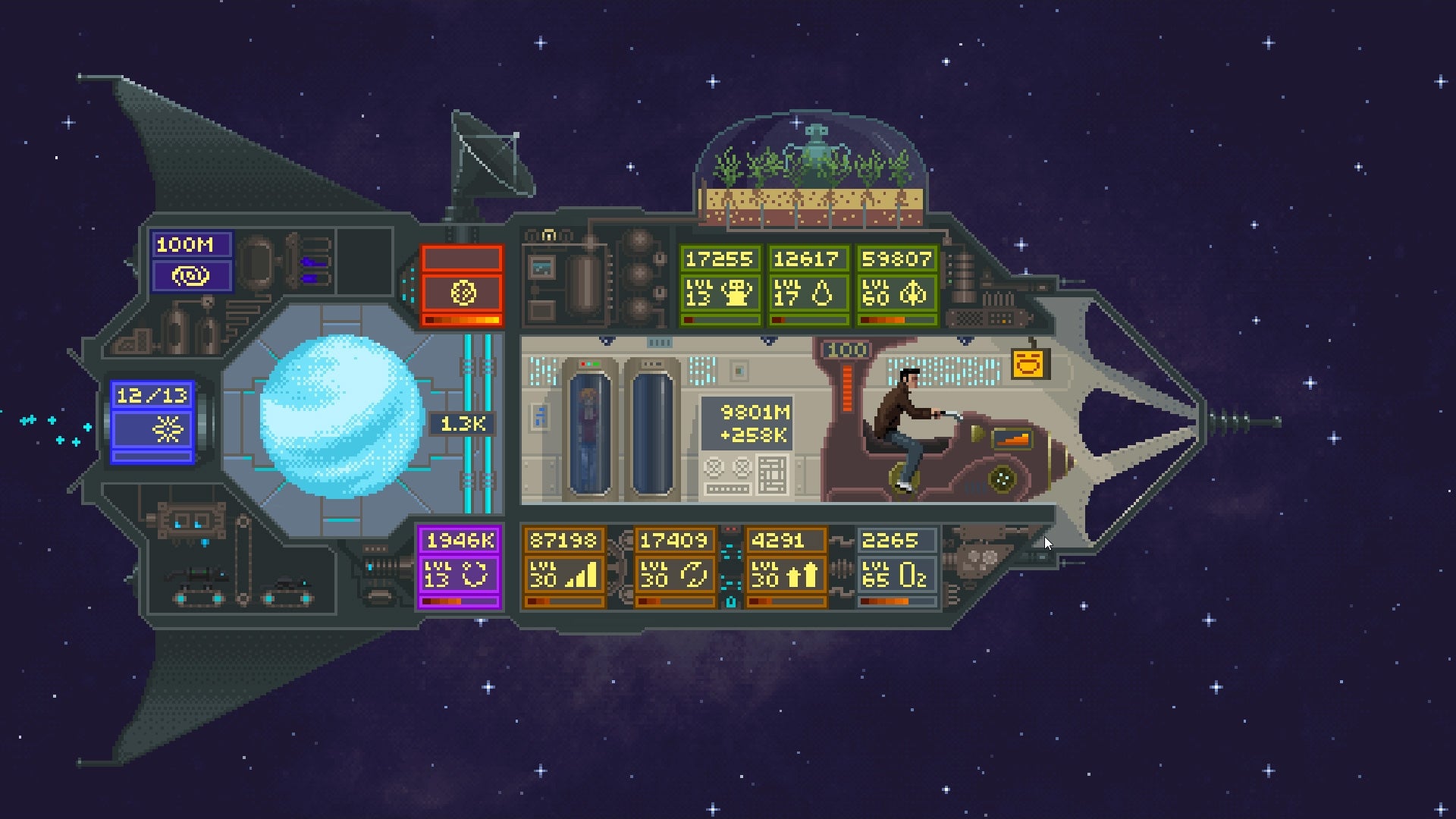Select the 12/13 starburst engine panel
The width and height of the screenshot is (1456, 819).
point(152,422)
